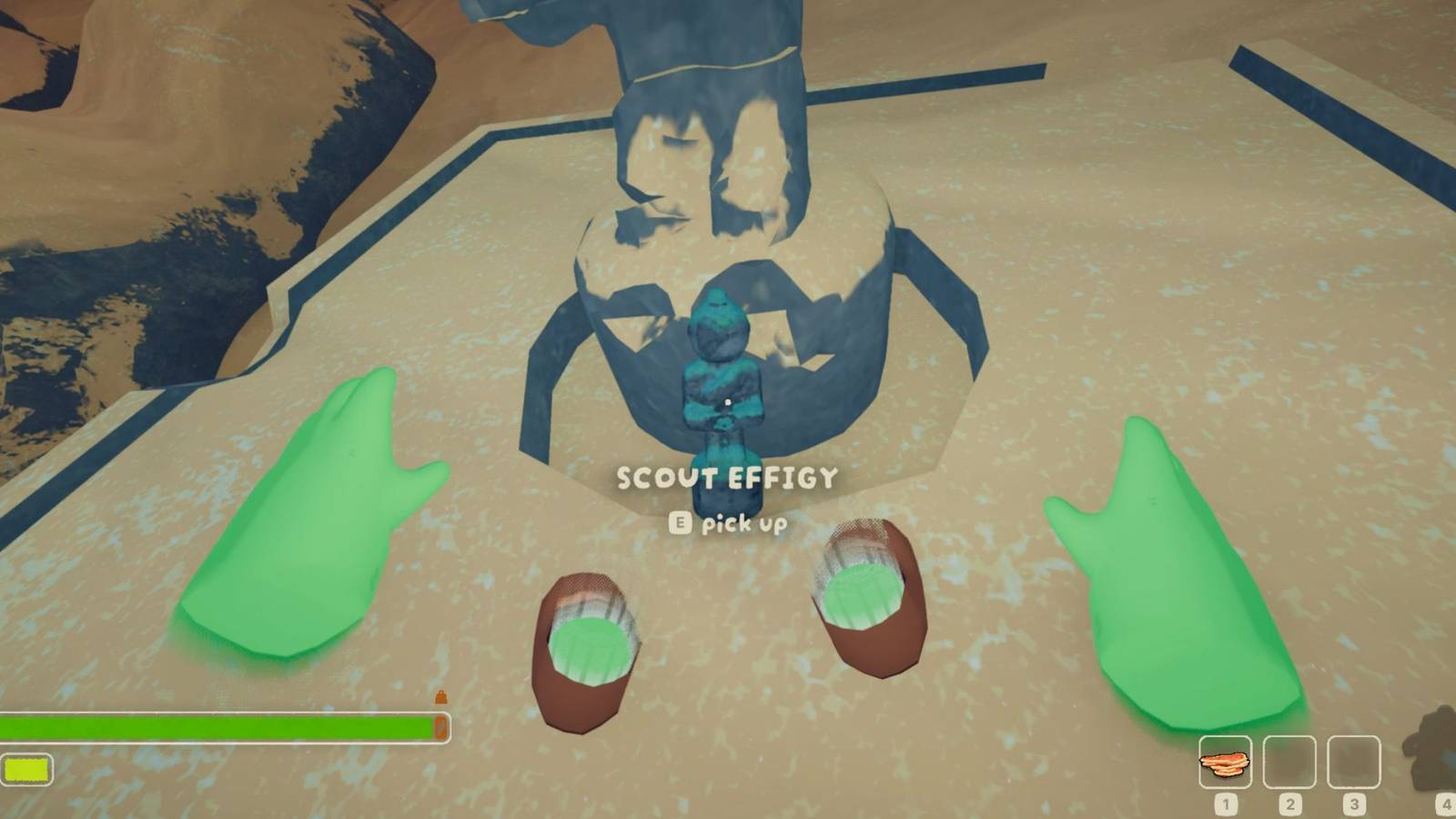This screenshot has height=819, width=1456.
Task: Click the small battery icon at the health bar's right end
Action: 443,725
